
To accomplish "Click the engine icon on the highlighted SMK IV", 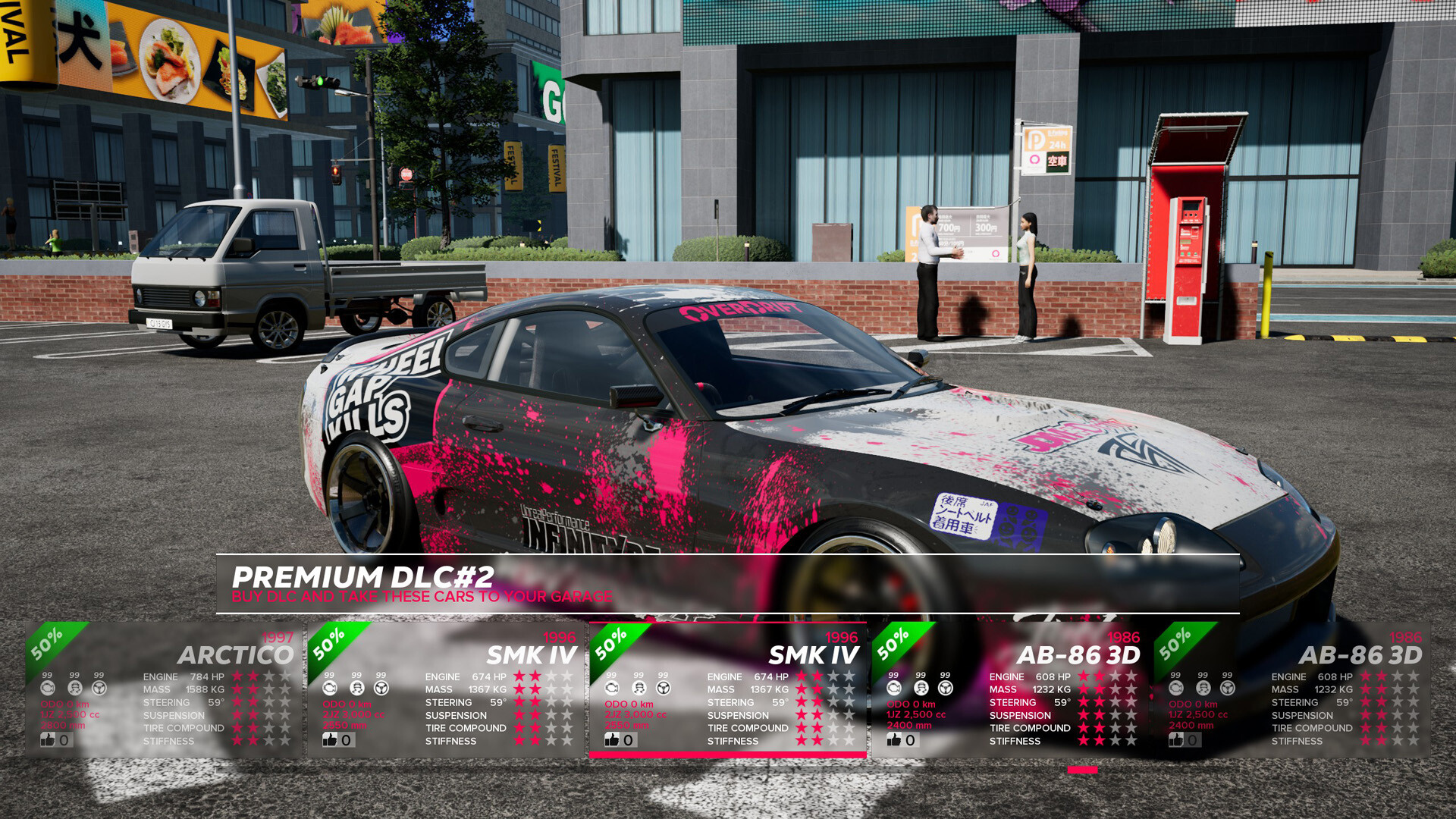I will point(613,688).
